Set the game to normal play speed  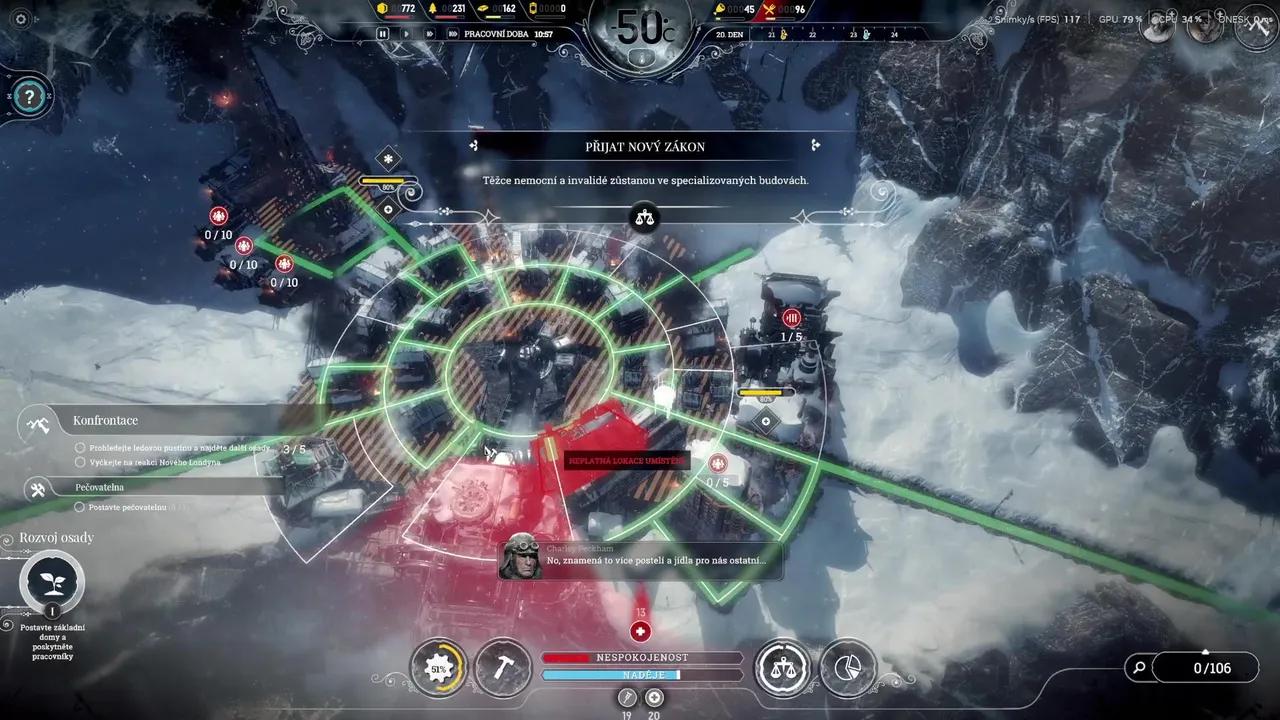point(405,33)
